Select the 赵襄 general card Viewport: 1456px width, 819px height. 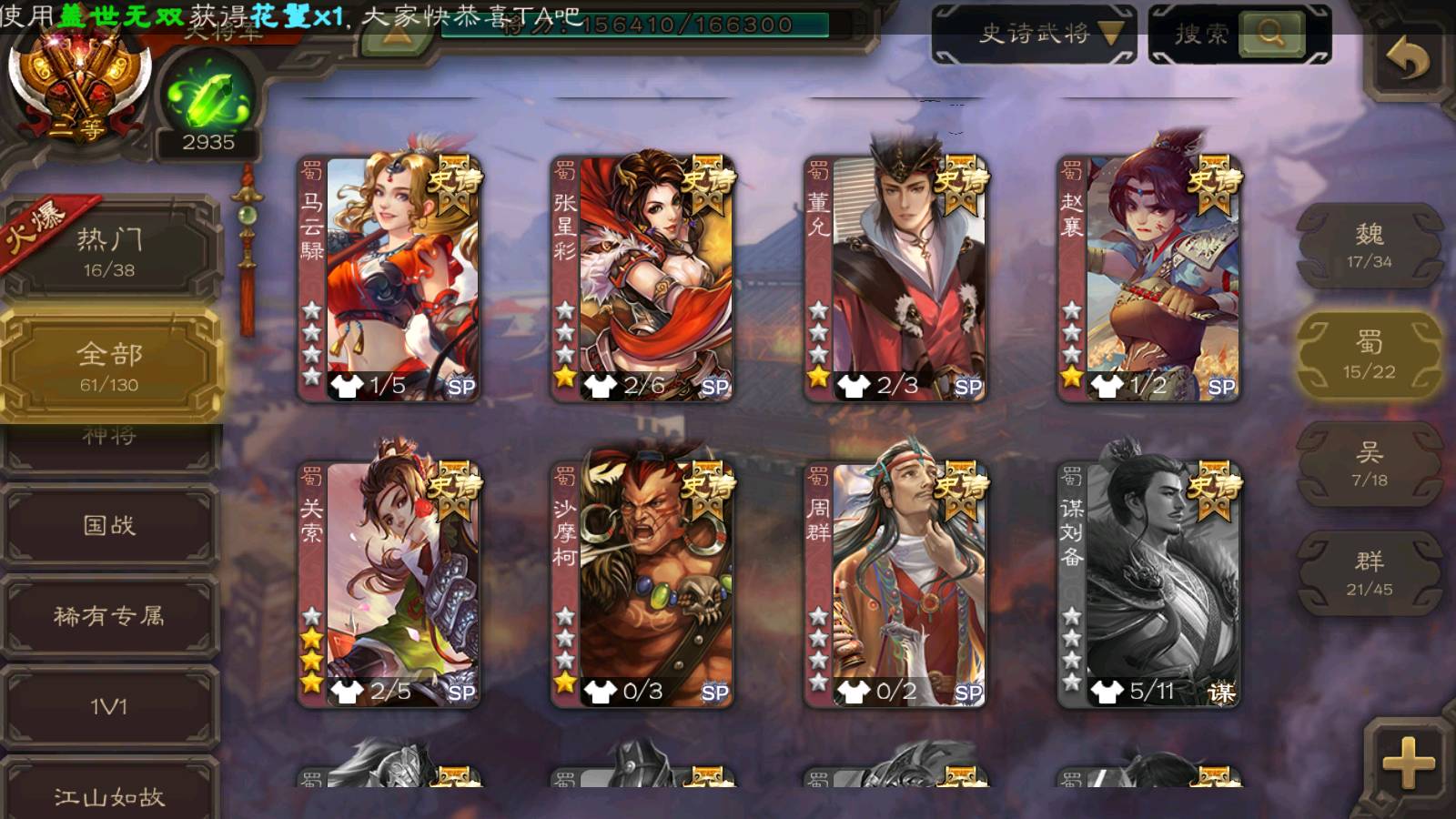[x=1148, y=278]
